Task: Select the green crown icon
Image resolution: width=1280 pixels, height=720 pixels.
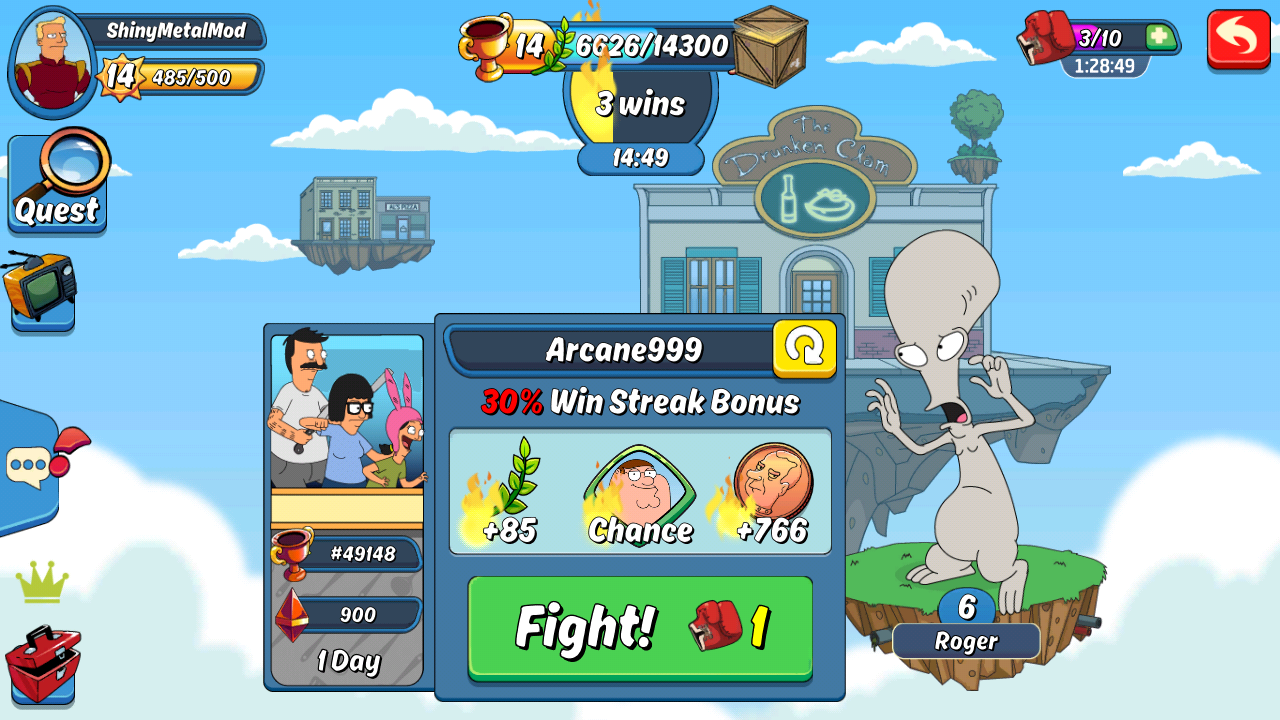Action: pos(42,582)
